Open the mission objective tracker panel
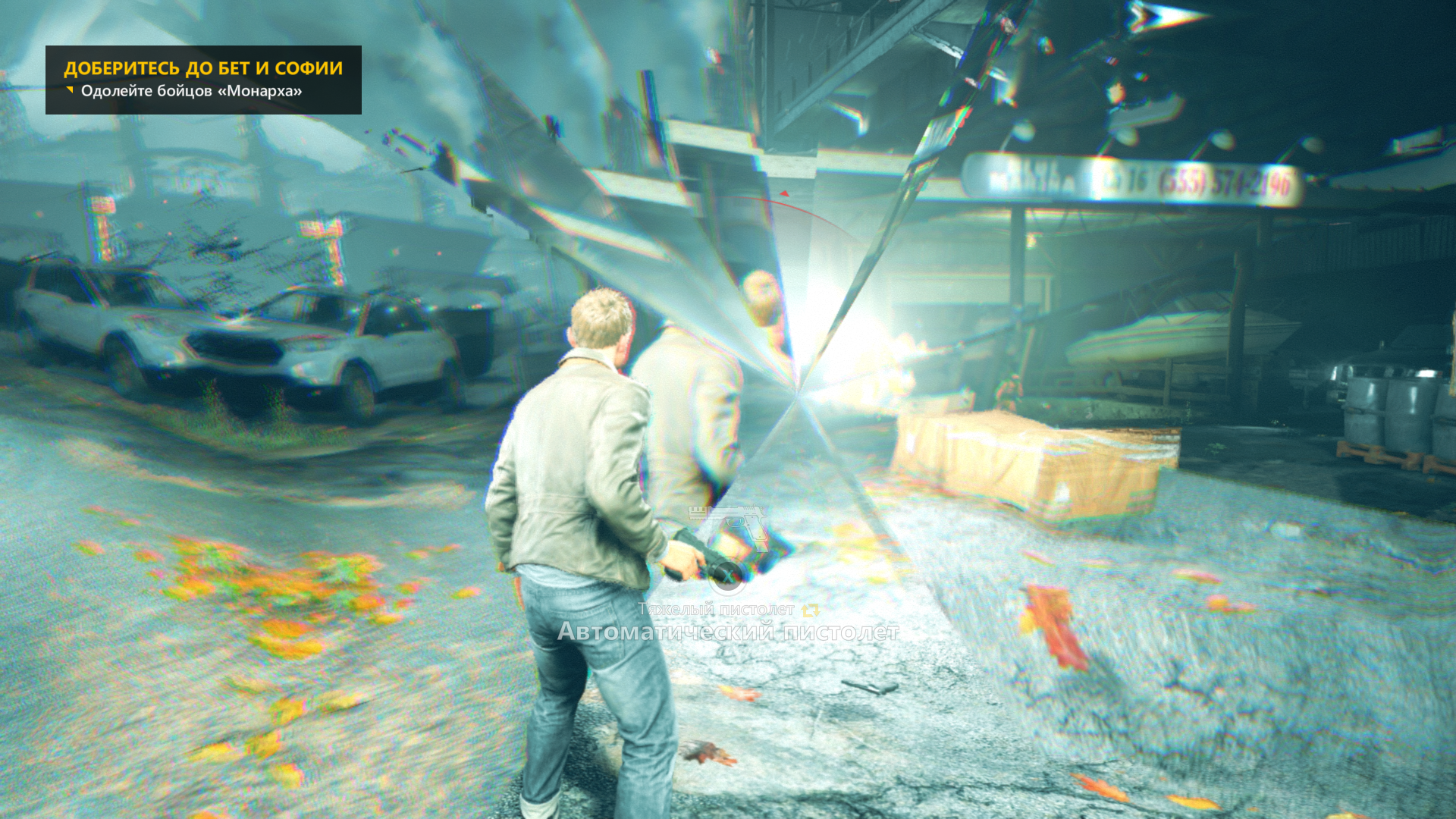 [203, 80]
